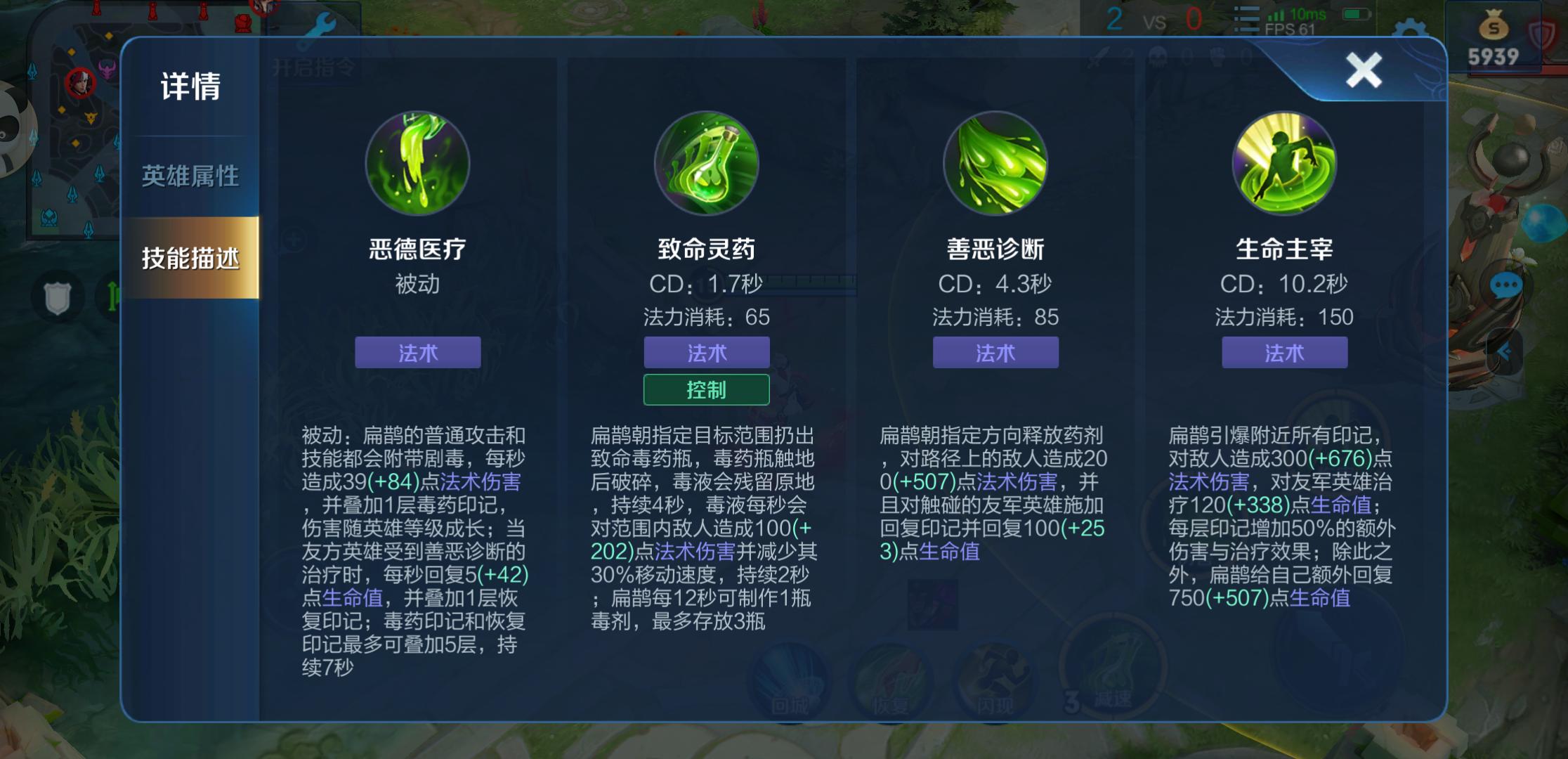The height and width of the screenshot is (759, 1568).
Task: Tap the 善恶诊断 skill icon
Action: coord(995,163)
